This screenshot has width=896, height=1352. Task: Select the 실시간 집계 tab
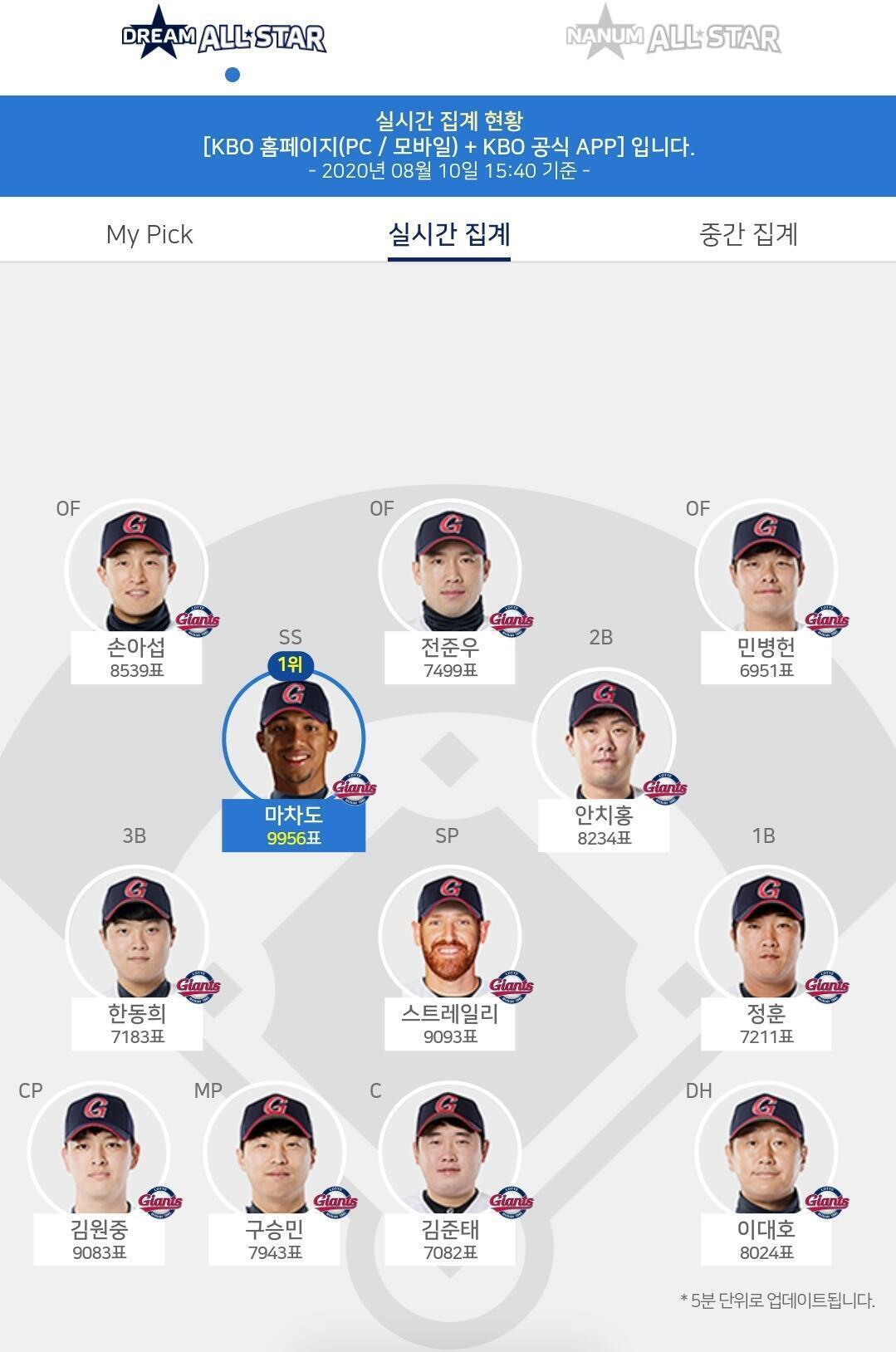(x=448, y=234)
